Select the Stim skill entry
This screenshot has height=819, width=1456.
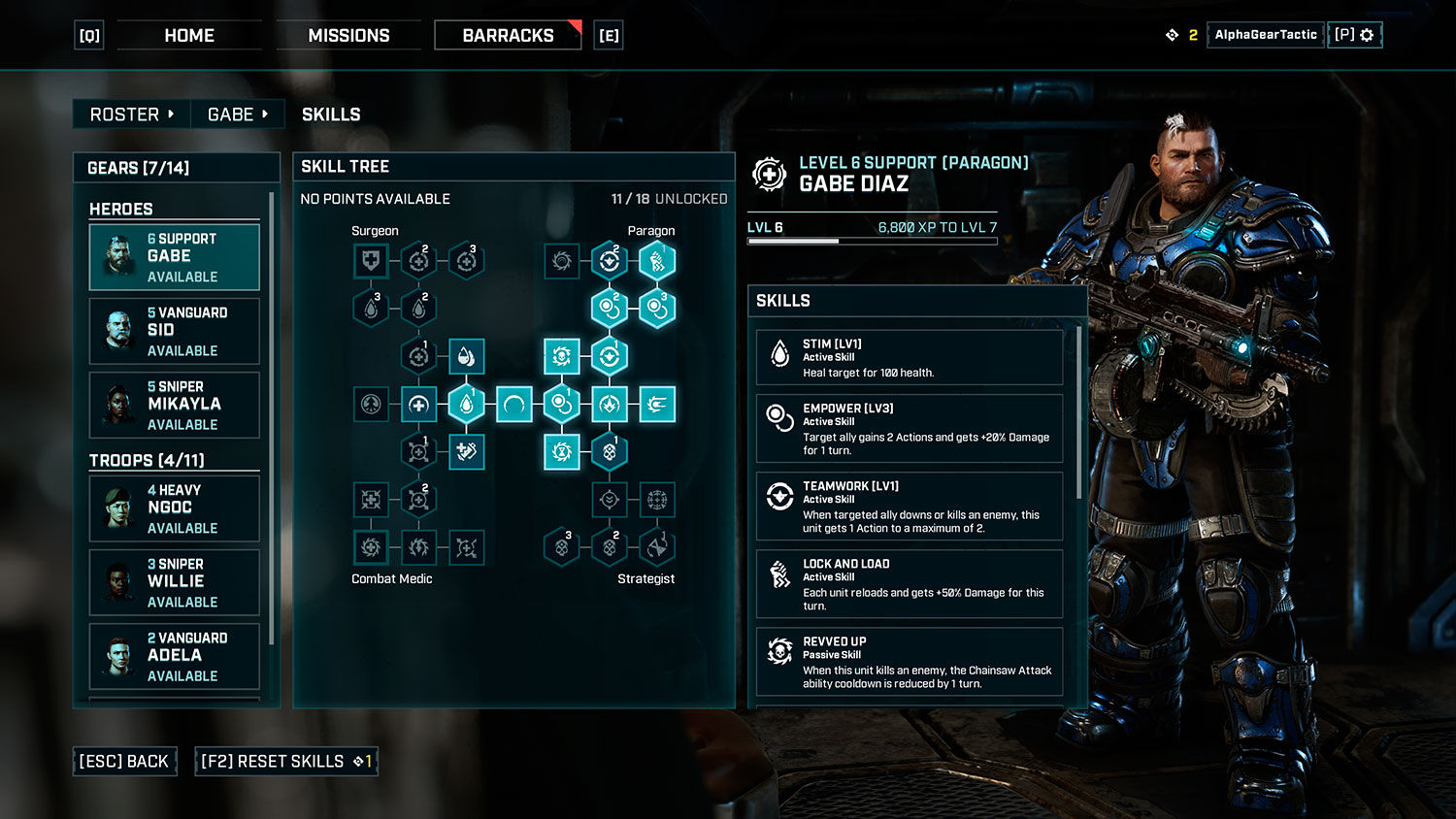point(909,357)
